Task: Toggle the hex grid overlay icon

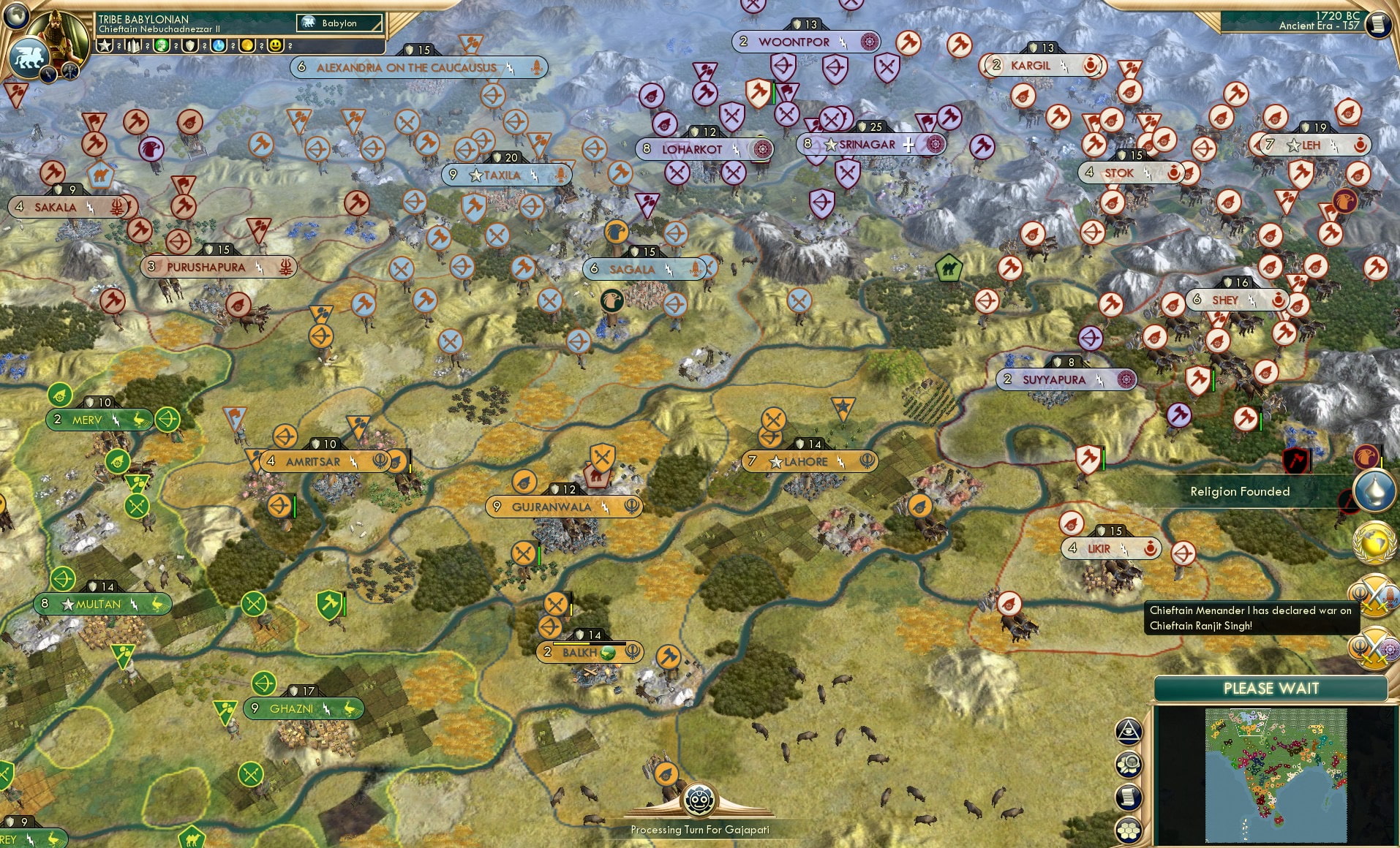Action: click(x=1128, y=830)
